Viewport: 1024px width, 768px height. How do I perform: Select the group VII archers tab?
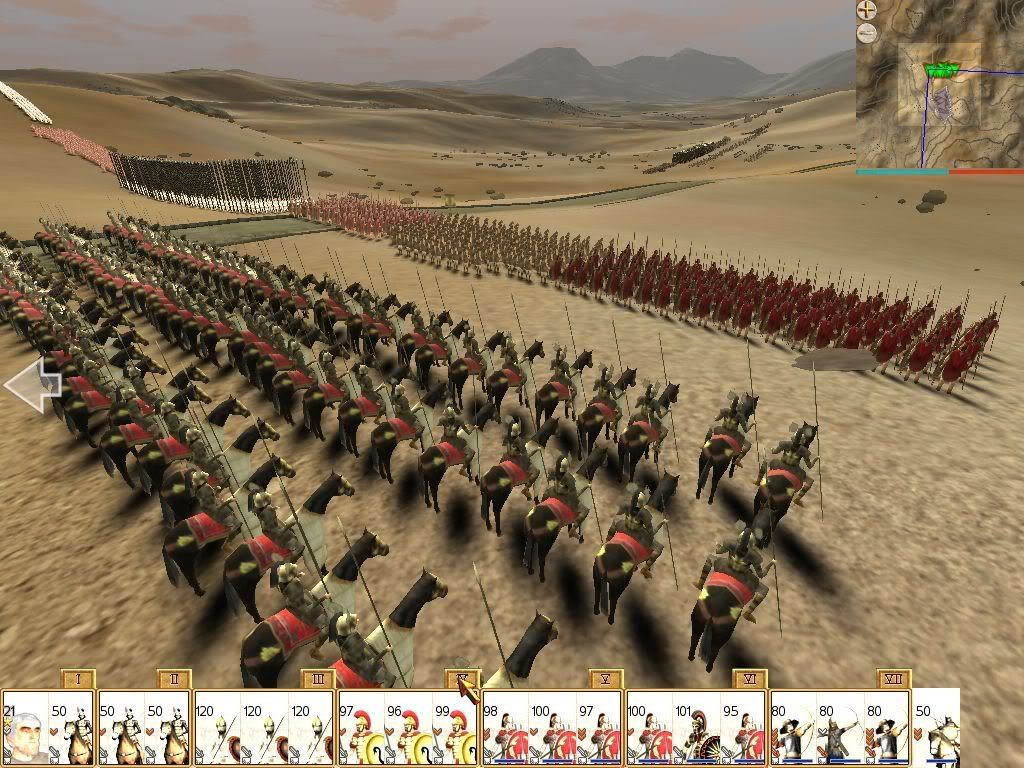[894, 679]
